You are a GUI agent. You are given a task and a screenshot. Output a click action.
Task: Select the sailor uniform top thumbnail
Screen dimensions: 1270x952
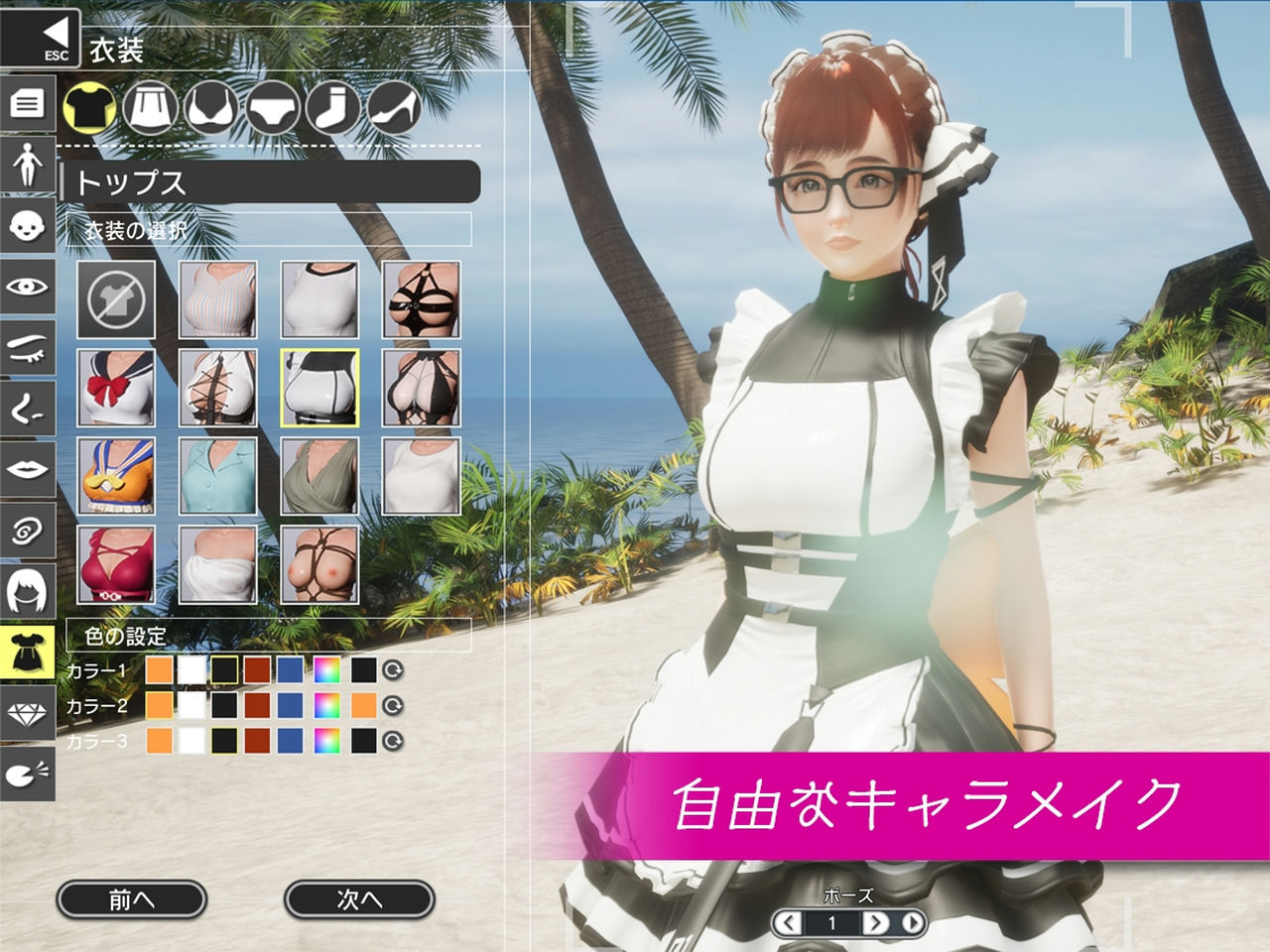click(117, 385)
